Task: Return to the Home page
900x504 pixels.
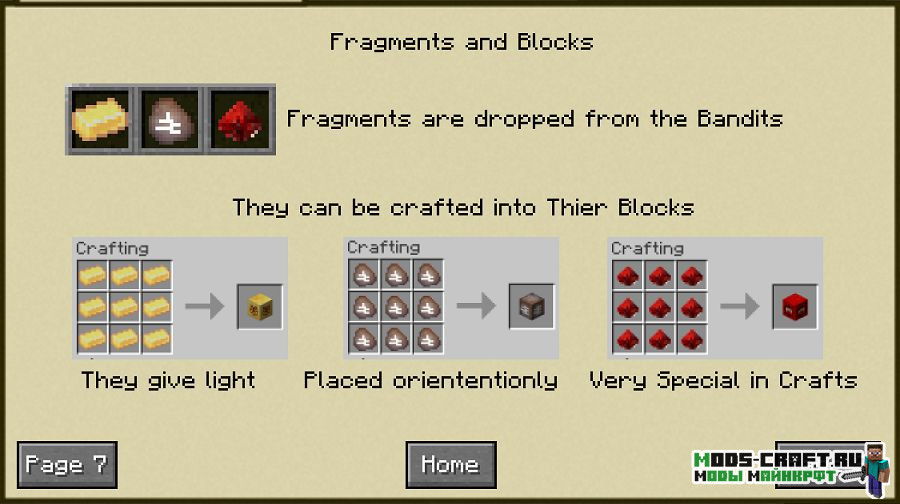Action: pyautogui.click(x=450, y=465)
